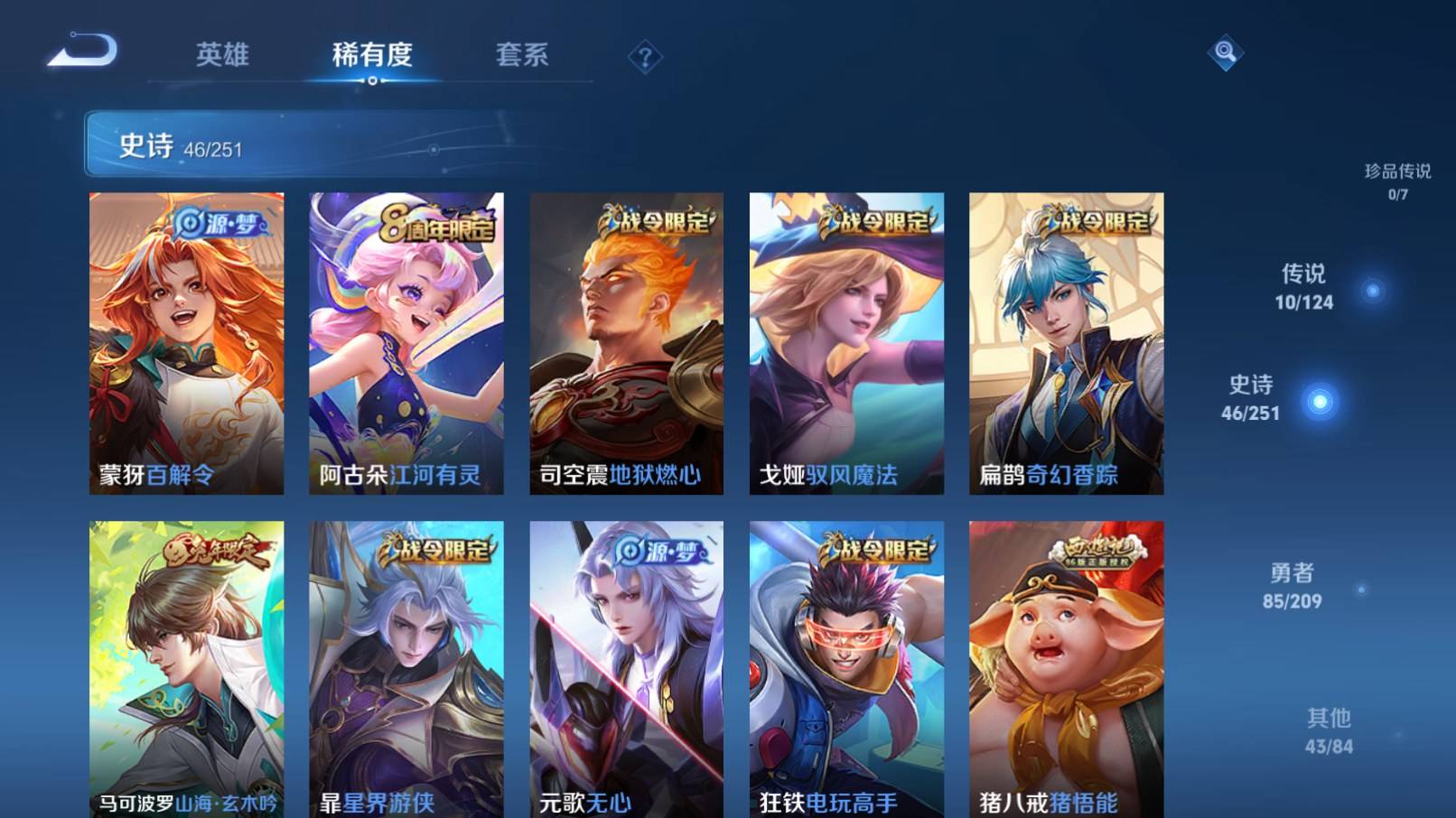Click the question mark help icon

pyautogui.click(x=644, y=57)
